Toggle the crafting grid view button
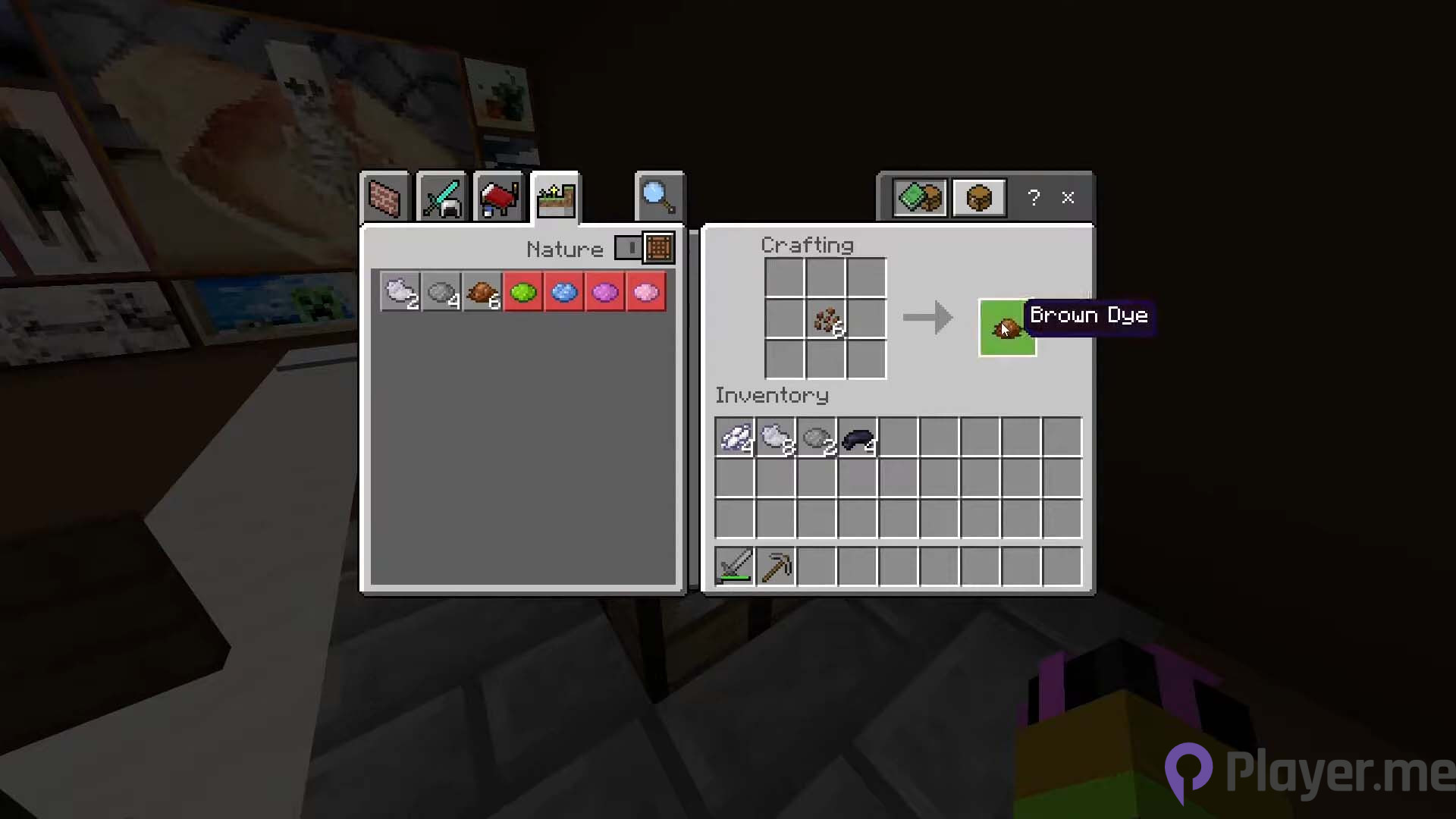1456x819 pixels. coord(657,248)
